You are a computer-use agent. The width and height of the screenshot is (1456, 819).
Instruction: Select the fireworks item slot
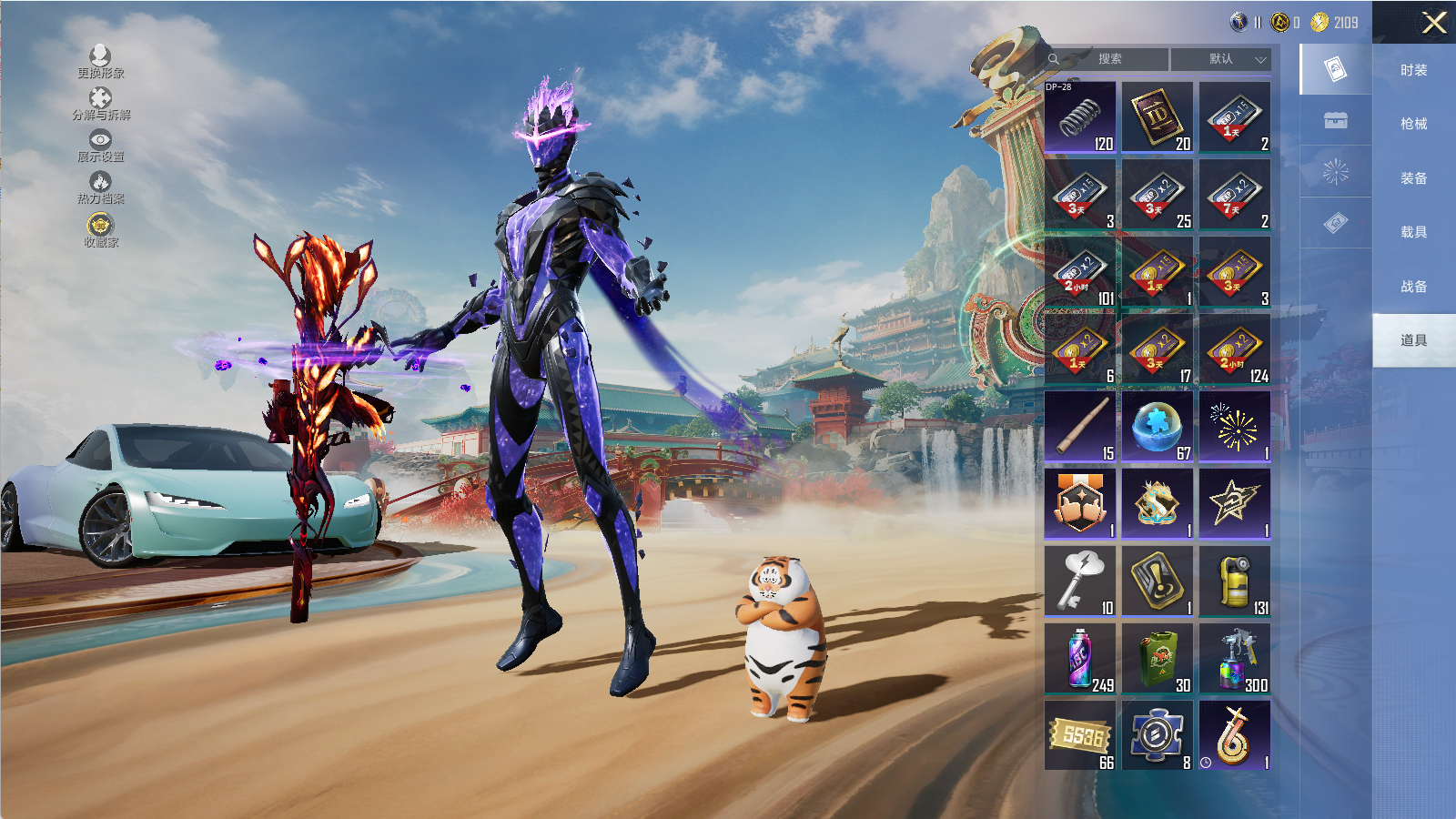point(1235,426)
